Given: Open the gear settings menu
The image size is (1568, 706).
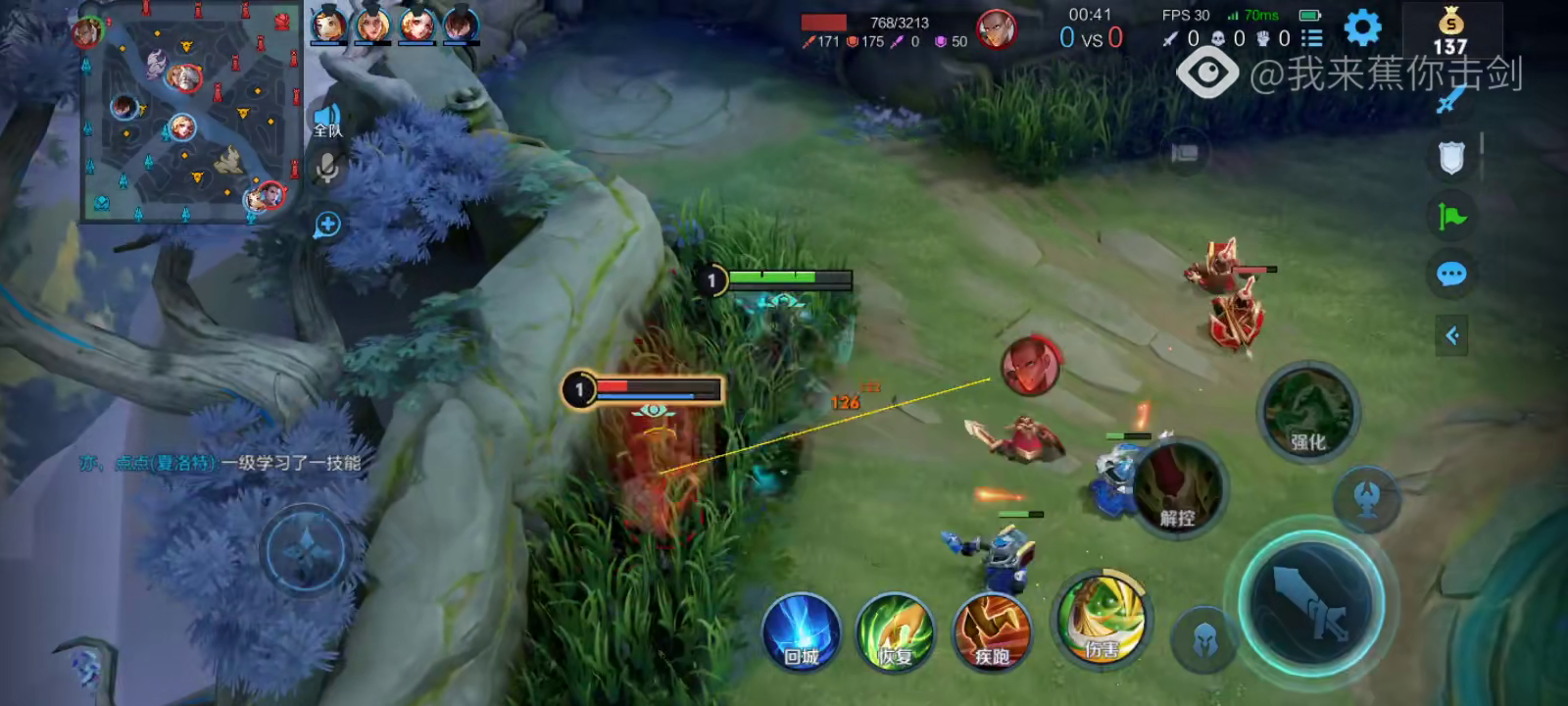Looking at the screenshot, I should pos(1362,28).
